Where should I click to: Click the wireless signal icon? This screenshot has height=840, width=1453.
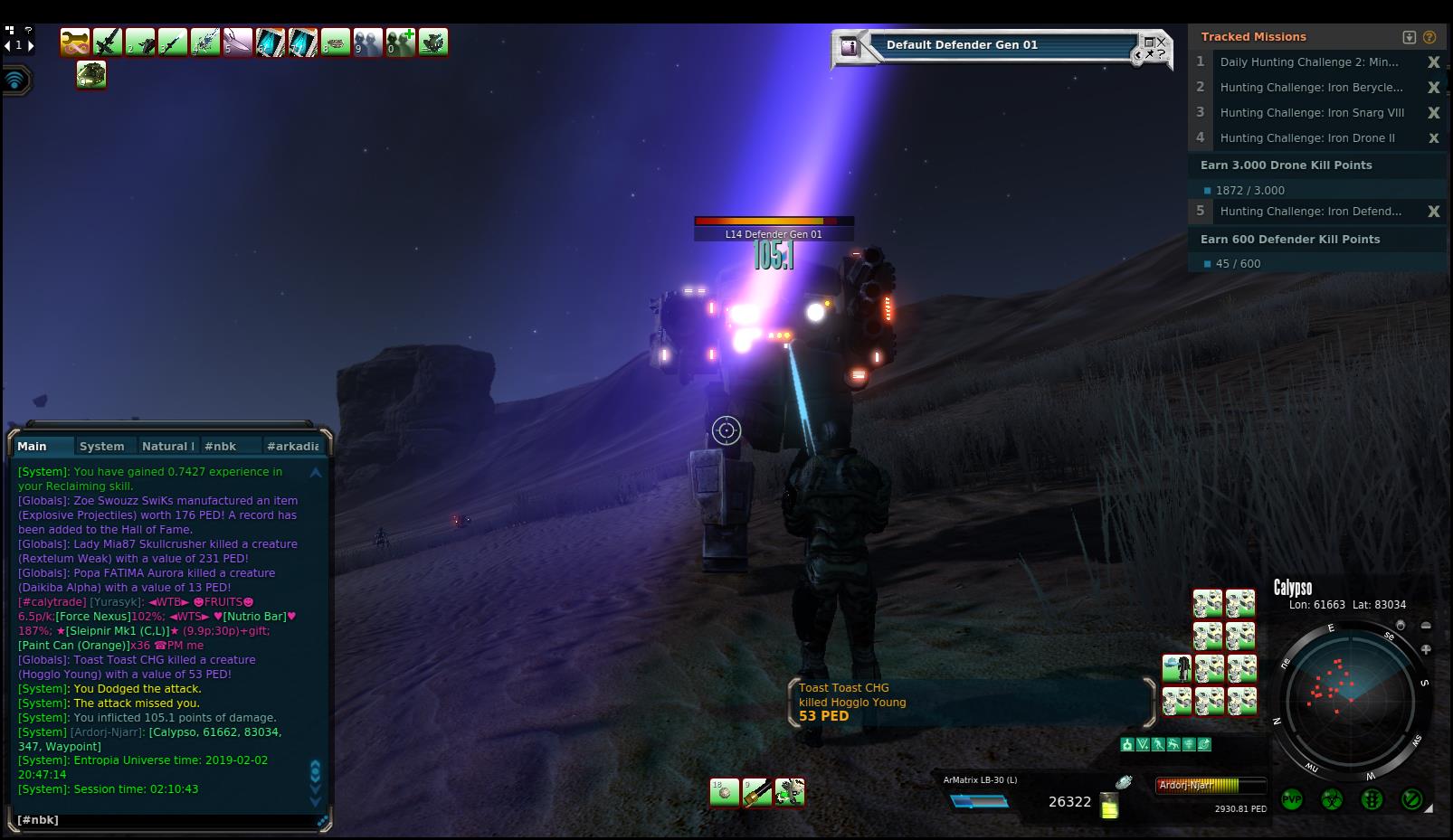click(15, 80)
